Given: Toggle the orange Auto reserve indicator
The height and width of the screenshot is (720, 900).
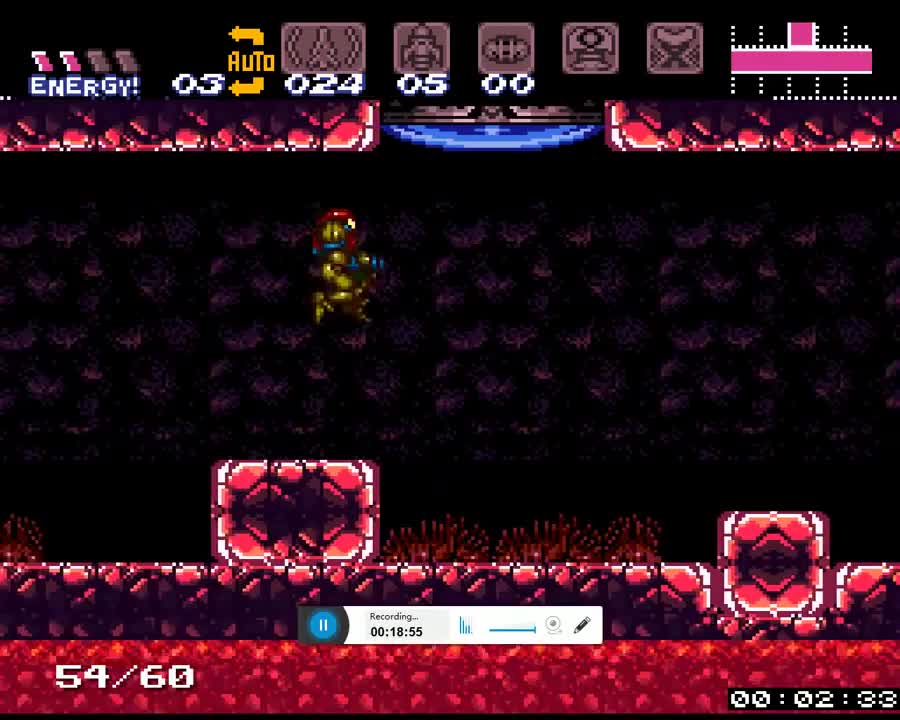Looking at the screenshot, I should pyautogui.click(x=250, y=61).
